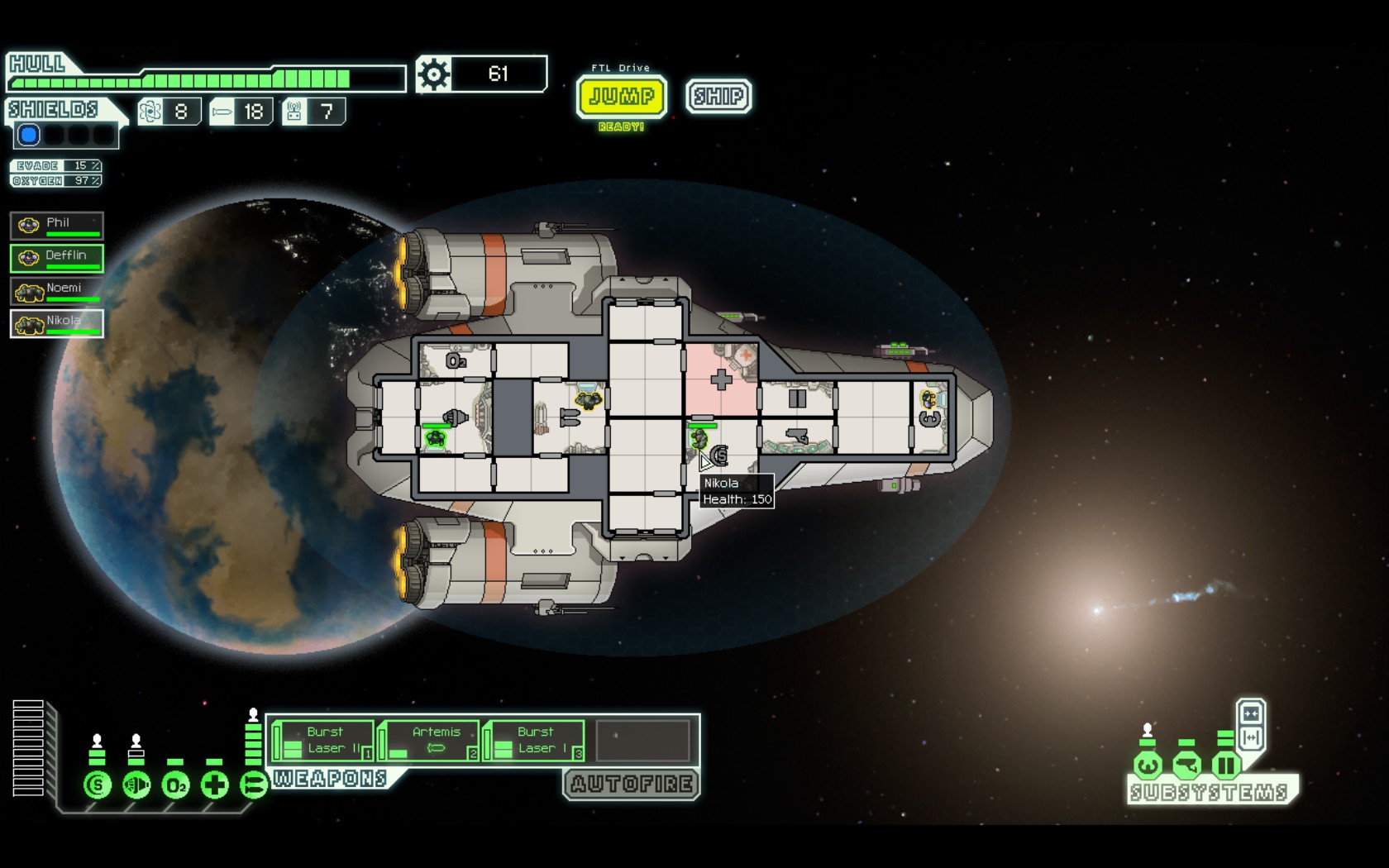Viewport: 1389px width, 868px height.
Task: Select the piloting subsystem icon
Action: (x=1147, y=765)
